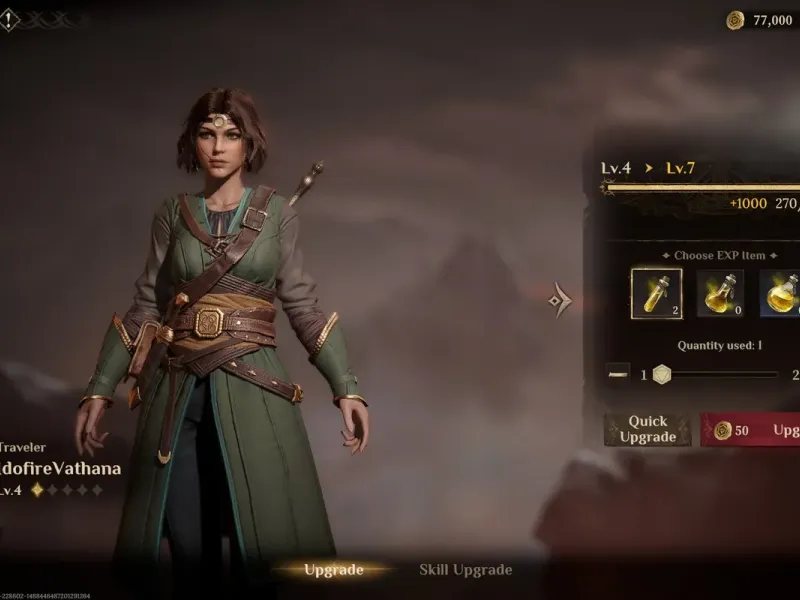Open the Upgrade tab

point(333,570)
